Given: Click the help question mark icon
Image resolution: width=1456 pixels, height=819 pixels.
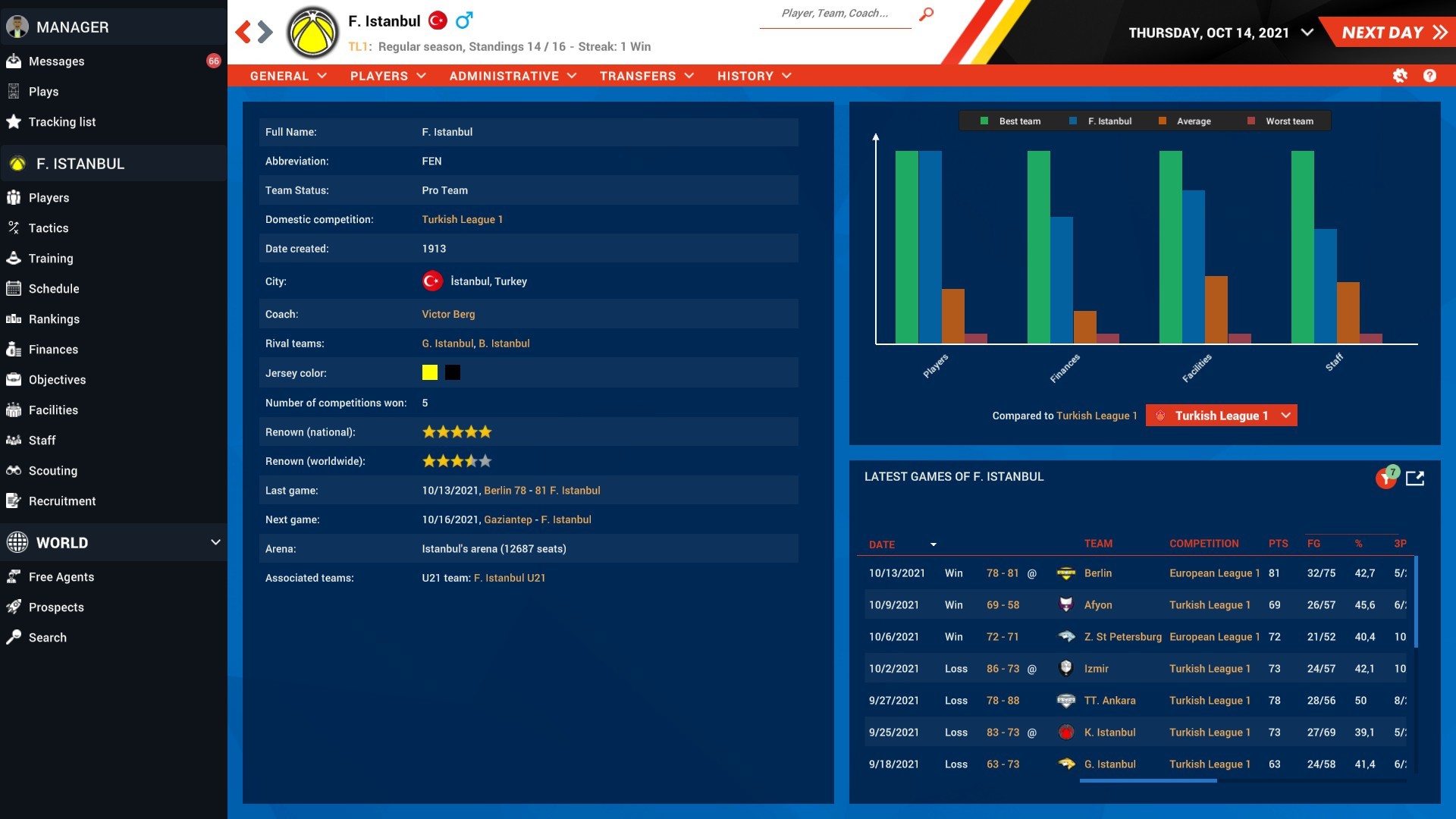Looking at the screenshot, I should coord(1429,76).
